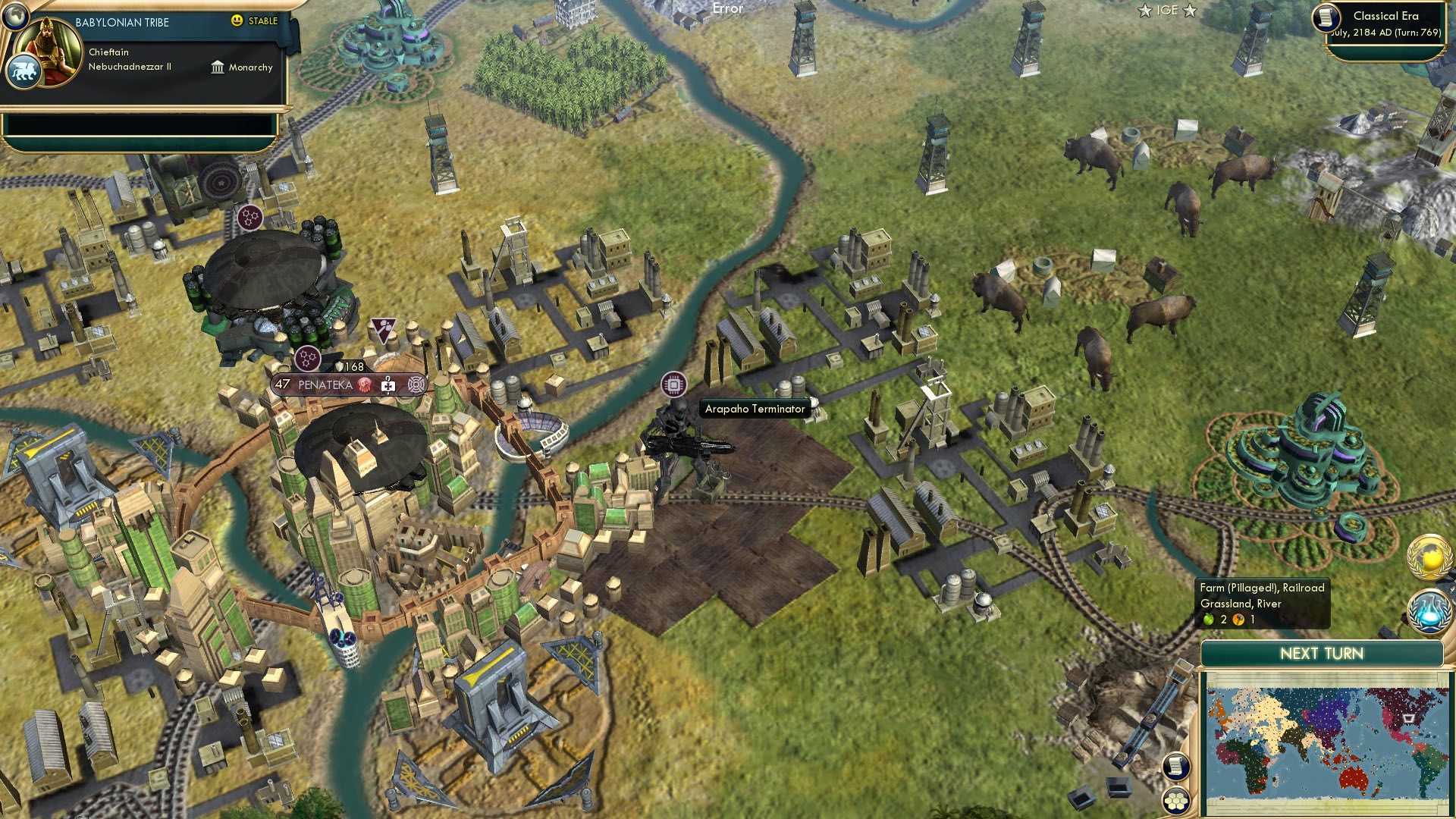Image resolution: width=1456 pixels, height=819 pixels.
Task: Toggle the left IGE star
Action: (x=1146, y=10)
